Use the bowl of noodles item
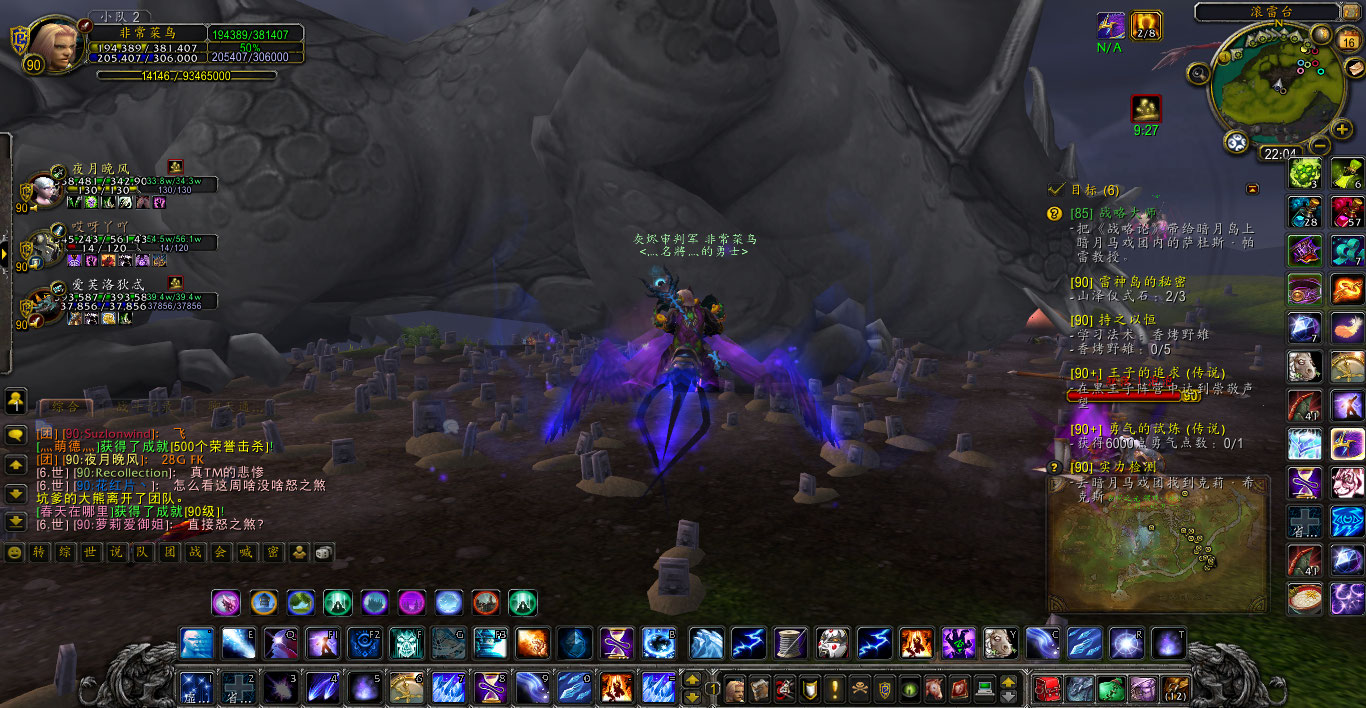 [1306, 599]
